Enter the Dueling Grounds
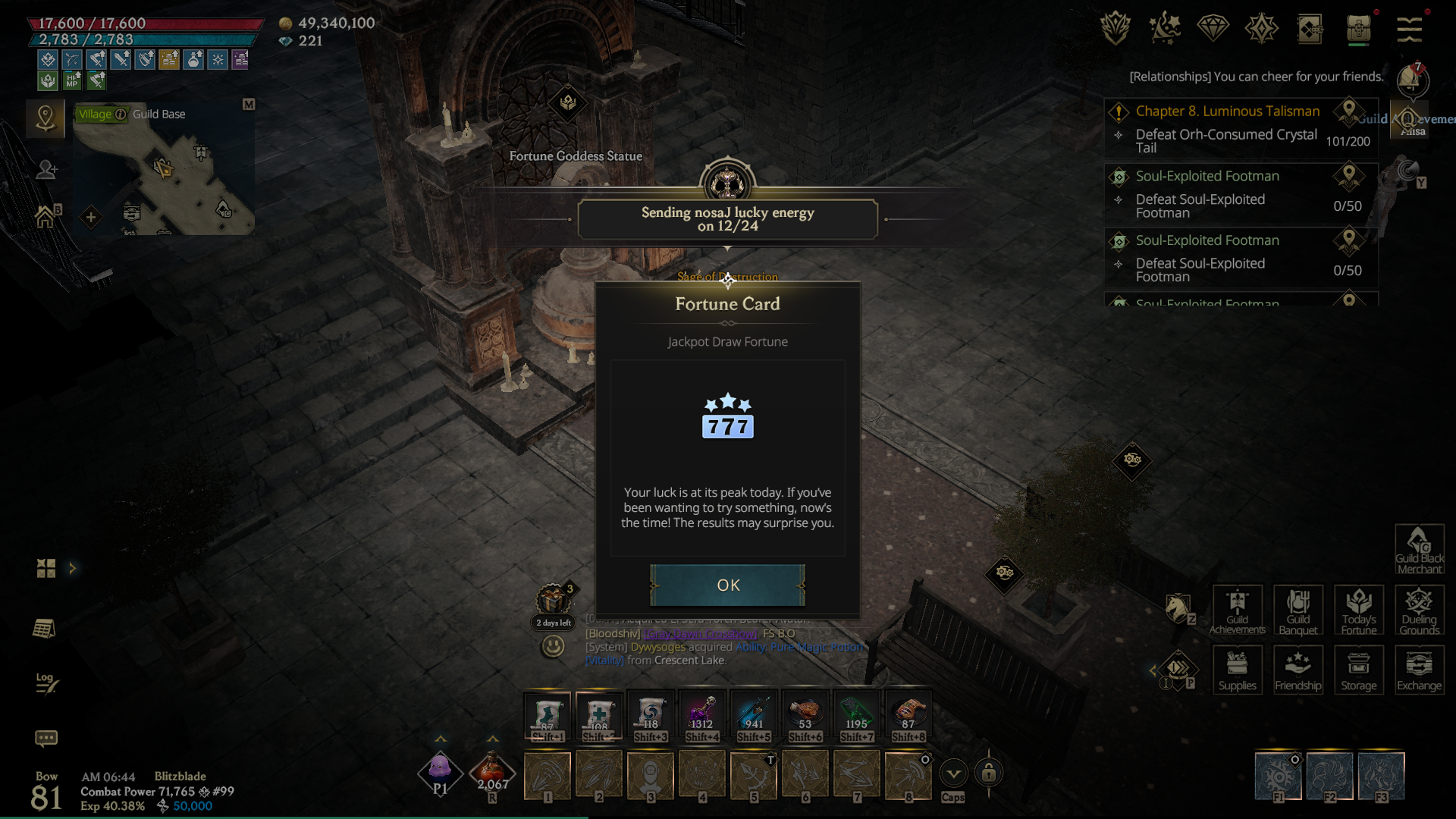 click(1419, 610)
